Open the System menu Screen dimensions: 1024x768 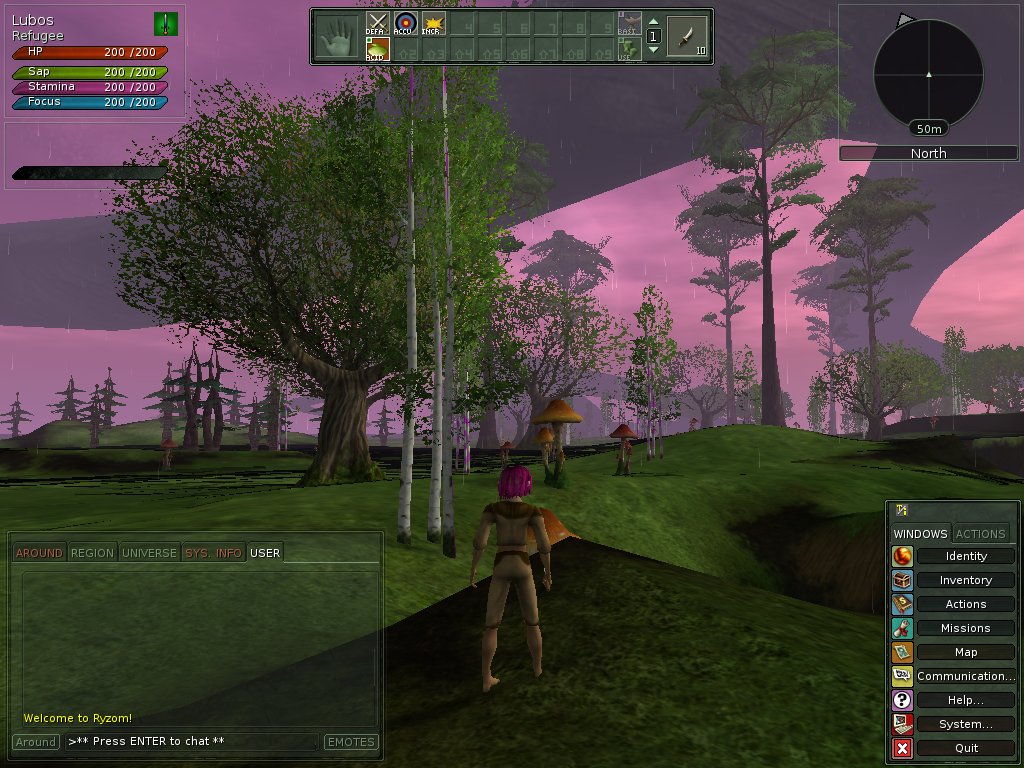[965, 724]
